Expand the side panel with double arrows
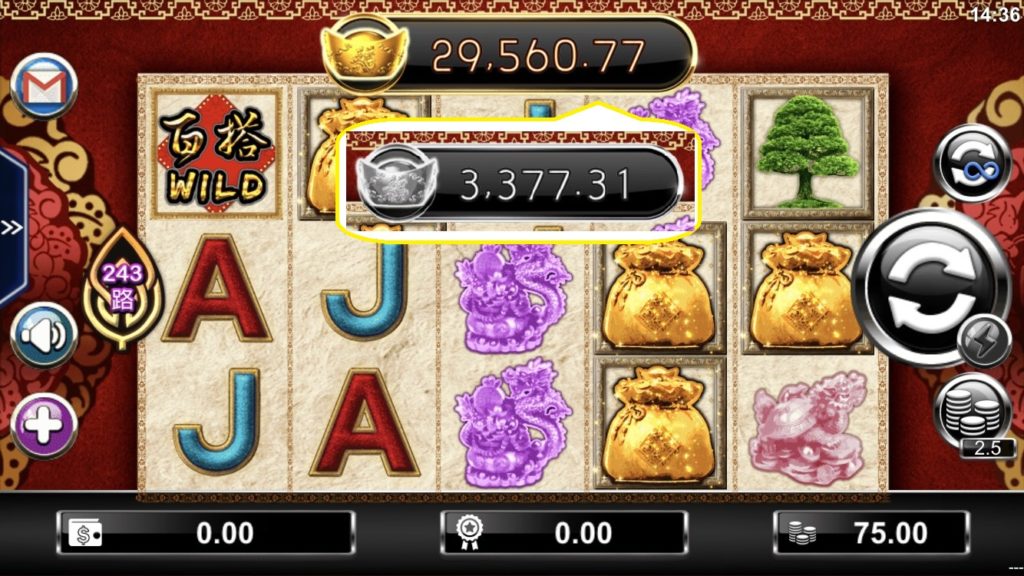Viewport: 1024px width, 576px height. tap(12, 227)
